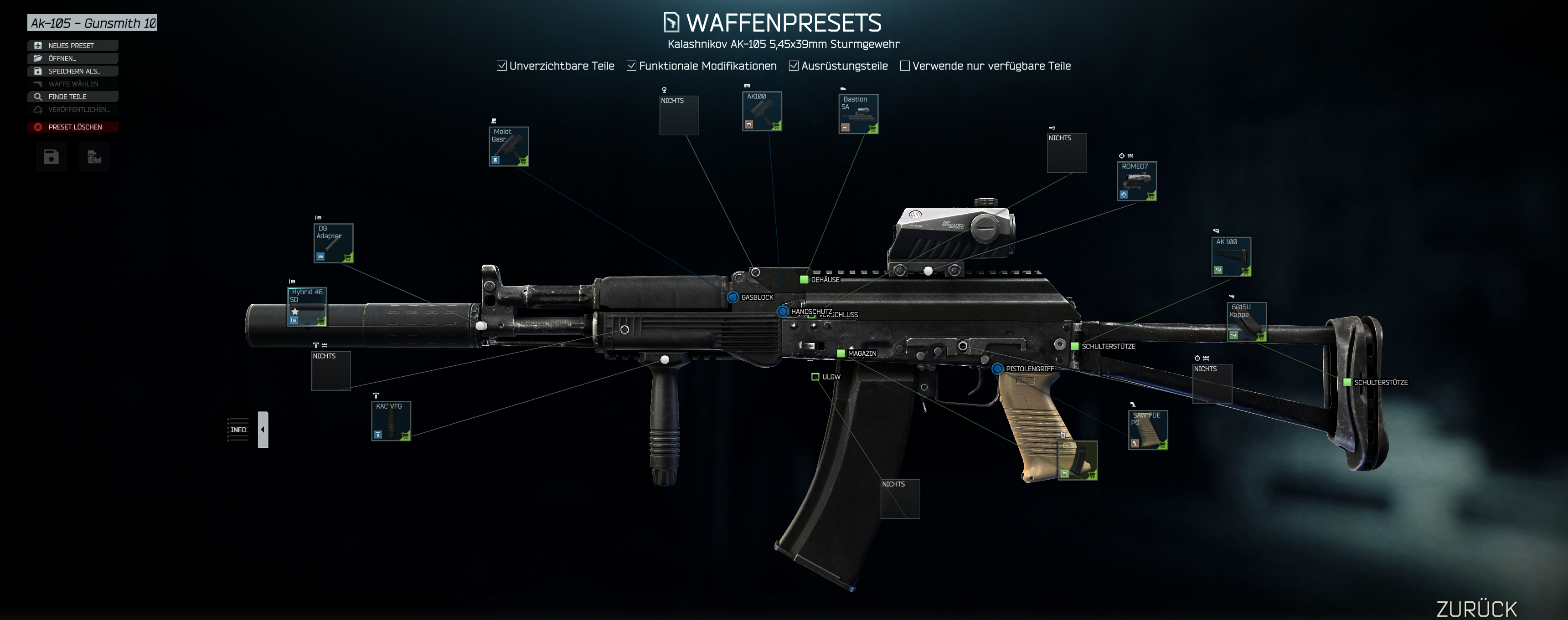
Task: Select the Hybrid 46 SD suppressor slot
Action: coord(307,307)
